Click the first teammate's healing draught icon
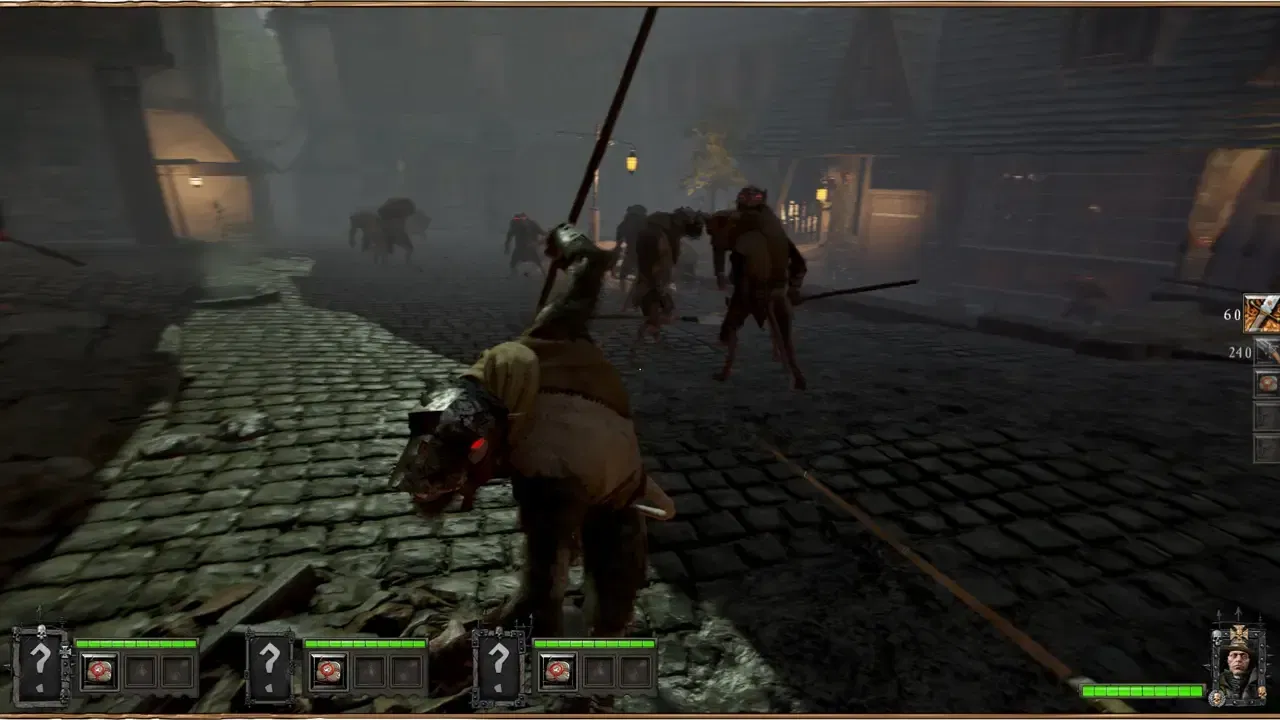Image resolution: width=1280 pixels, height=720 pixels. pyautogui.click(x=97, y=670)
